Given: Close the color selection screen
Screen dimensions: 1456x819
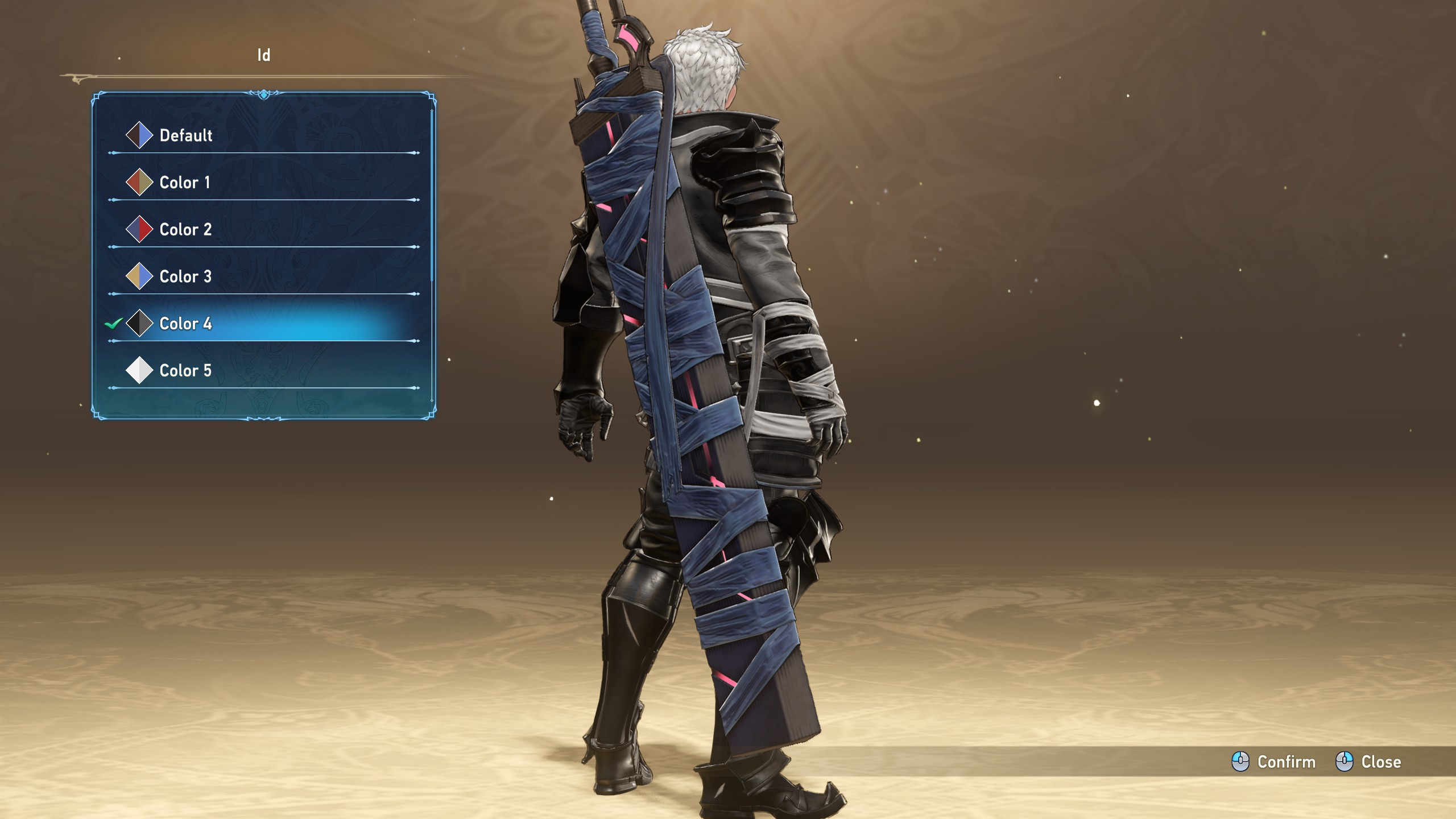Looking at the screenshot, I should (x=1368, y=762).
